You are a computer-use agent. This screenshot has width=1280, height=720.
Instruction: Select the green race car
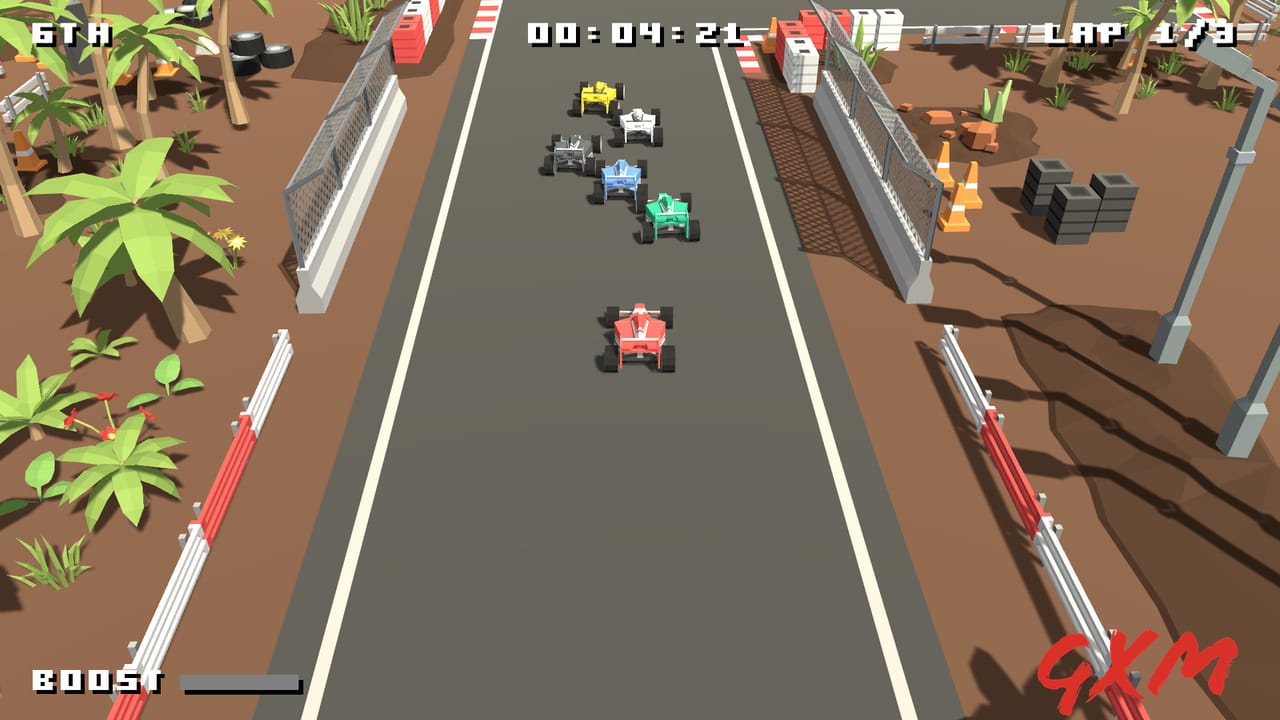click(x=668, y=215)
